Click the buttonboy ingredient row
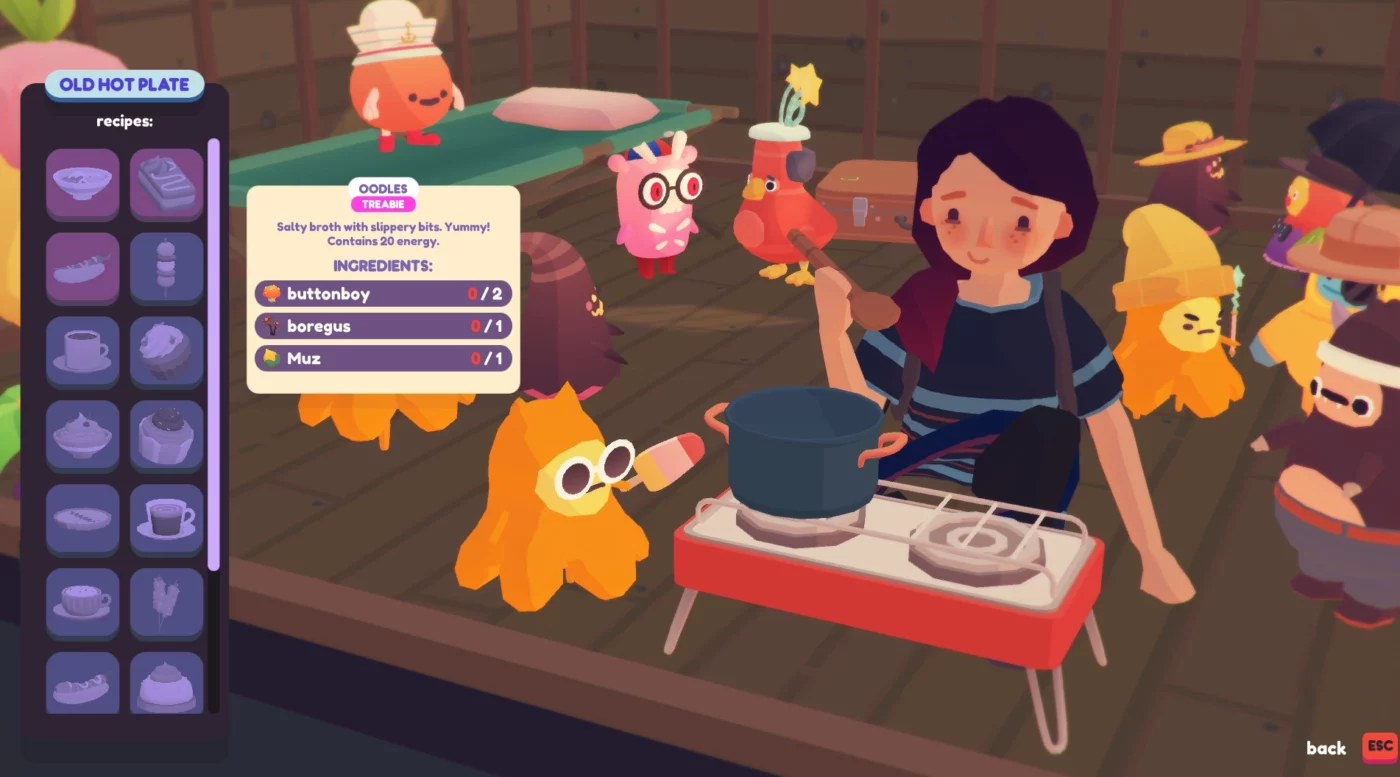The image size is (1400, 777). 383,294
